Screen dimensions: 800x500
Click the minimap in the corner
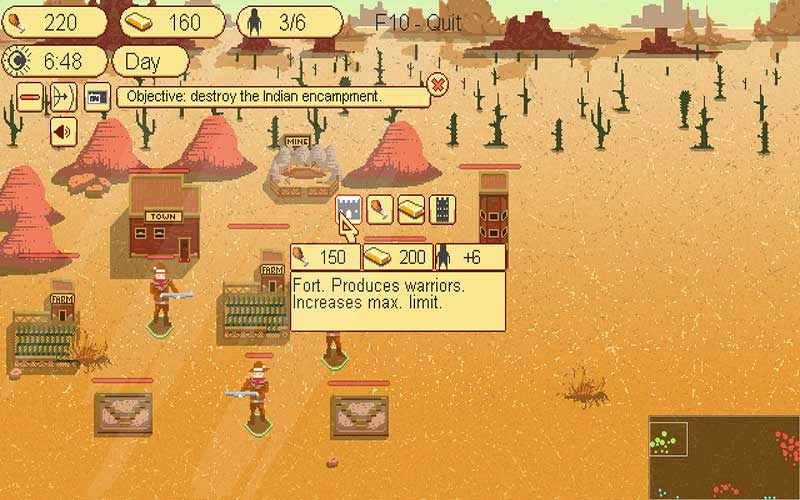click(x=724, y=457)
